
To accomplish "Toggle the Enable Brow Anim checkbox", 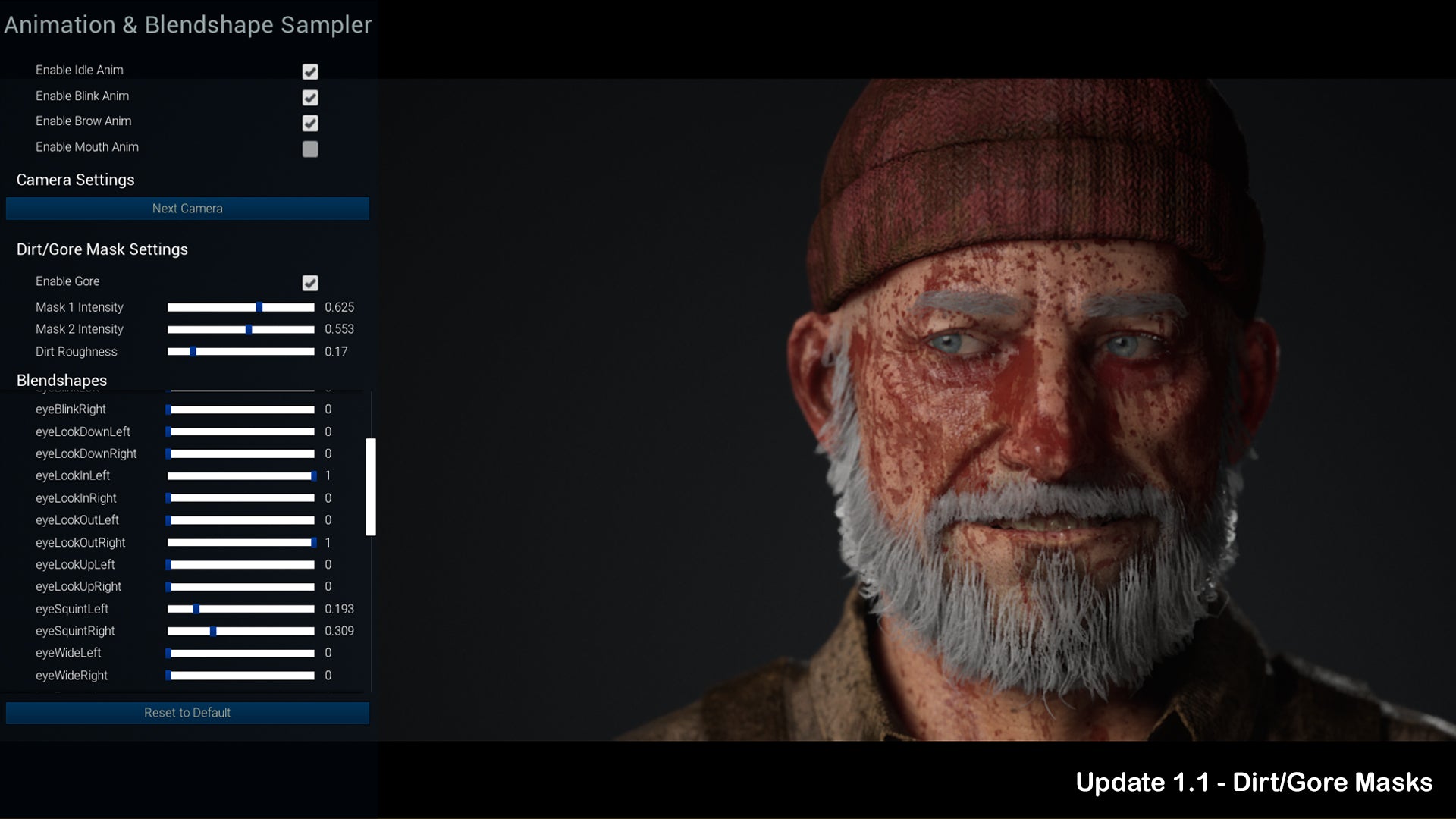I will (310, 123).
